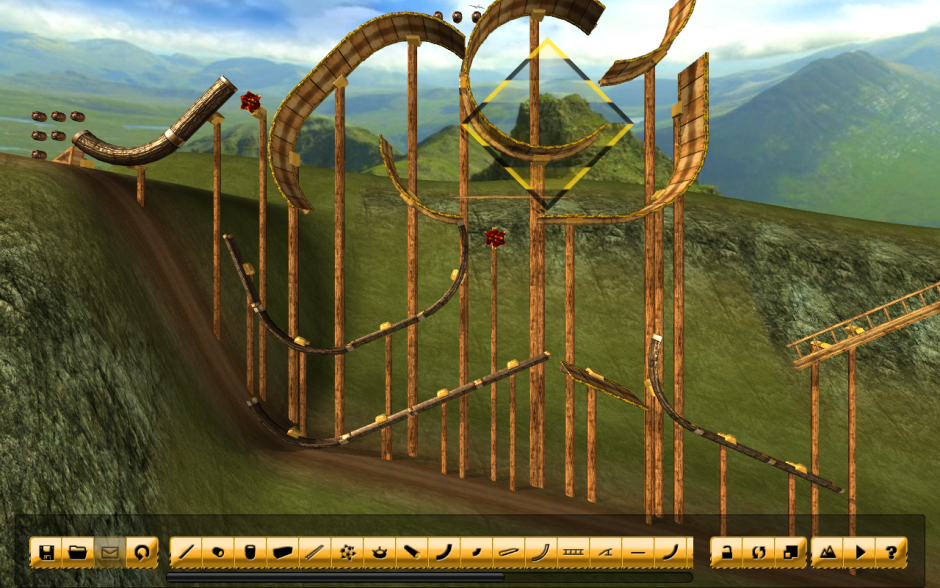Screen dimensions: 940x588
Task: Choose the upright barrel piece
Action: [250, 551]
